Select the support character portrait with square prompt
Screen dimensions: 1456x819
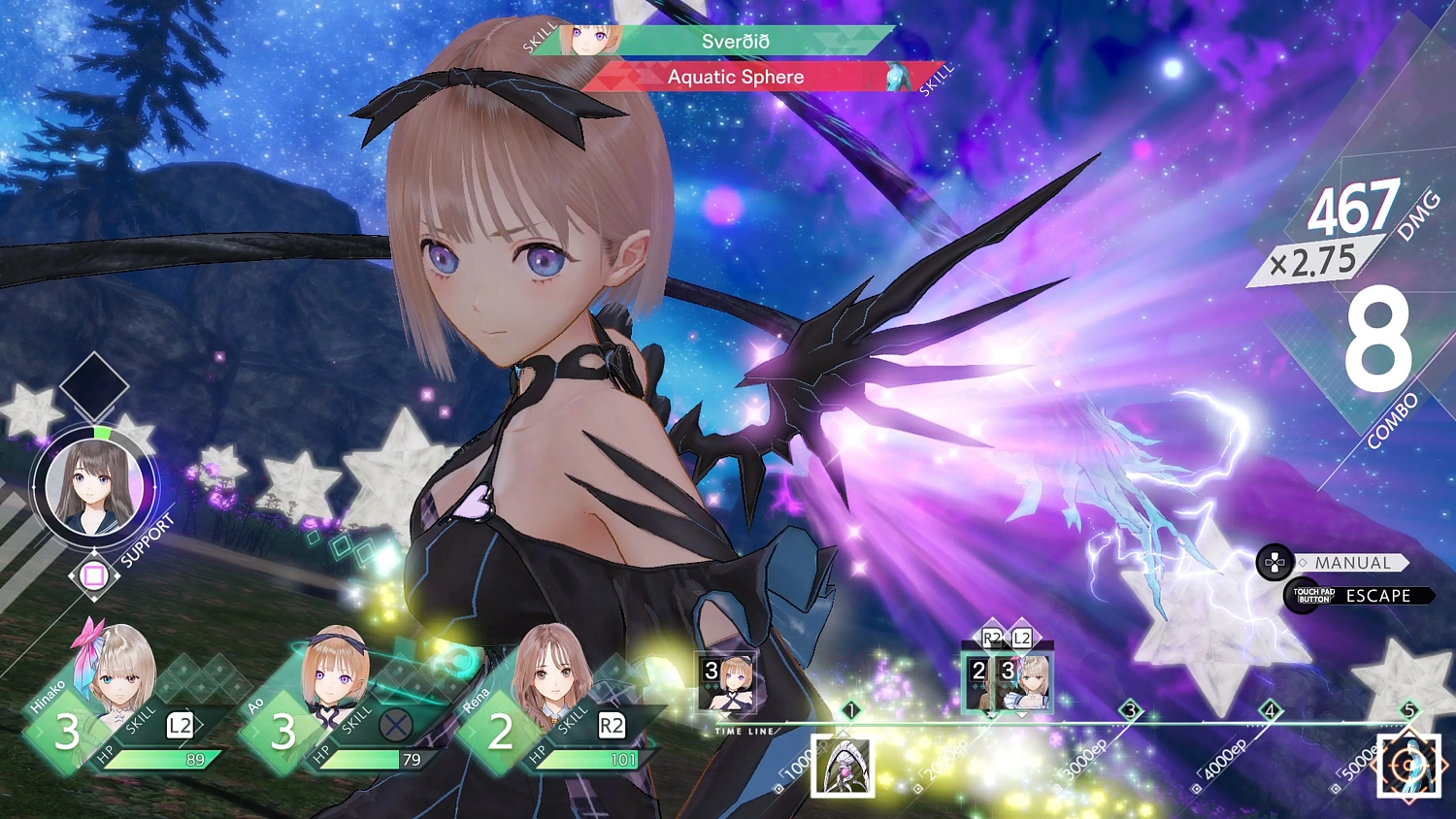[91, 485]
